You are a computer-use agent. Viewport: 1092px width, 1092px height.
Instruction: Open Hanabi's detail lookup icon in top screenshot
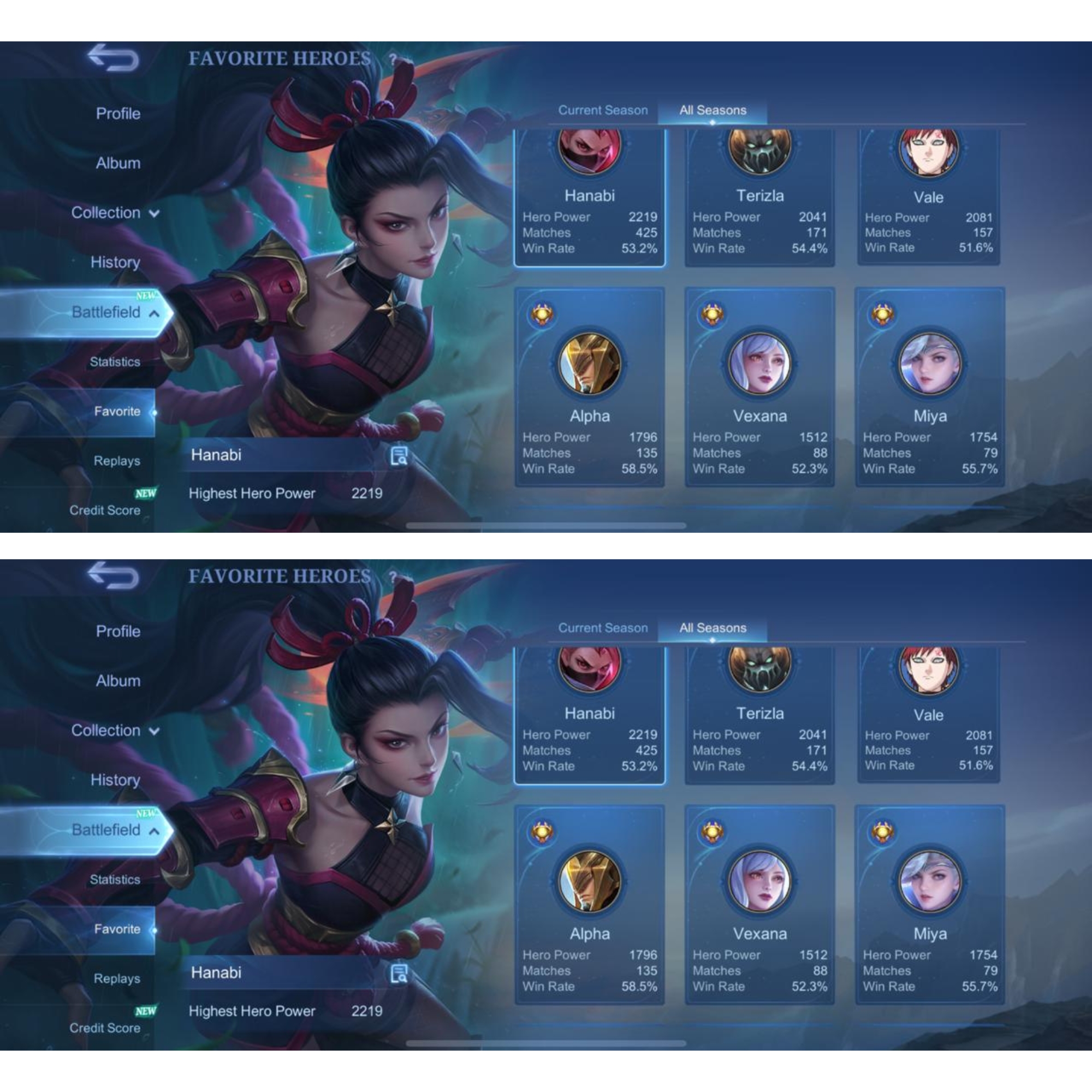click(x=399, y=455)
